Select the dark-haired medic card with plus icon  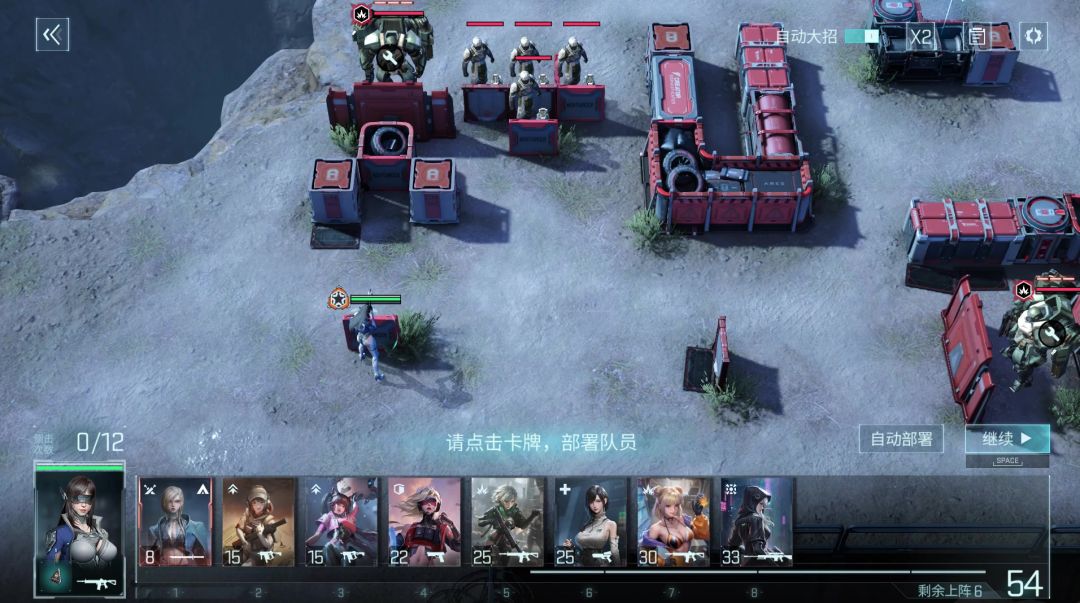point(591,522)
